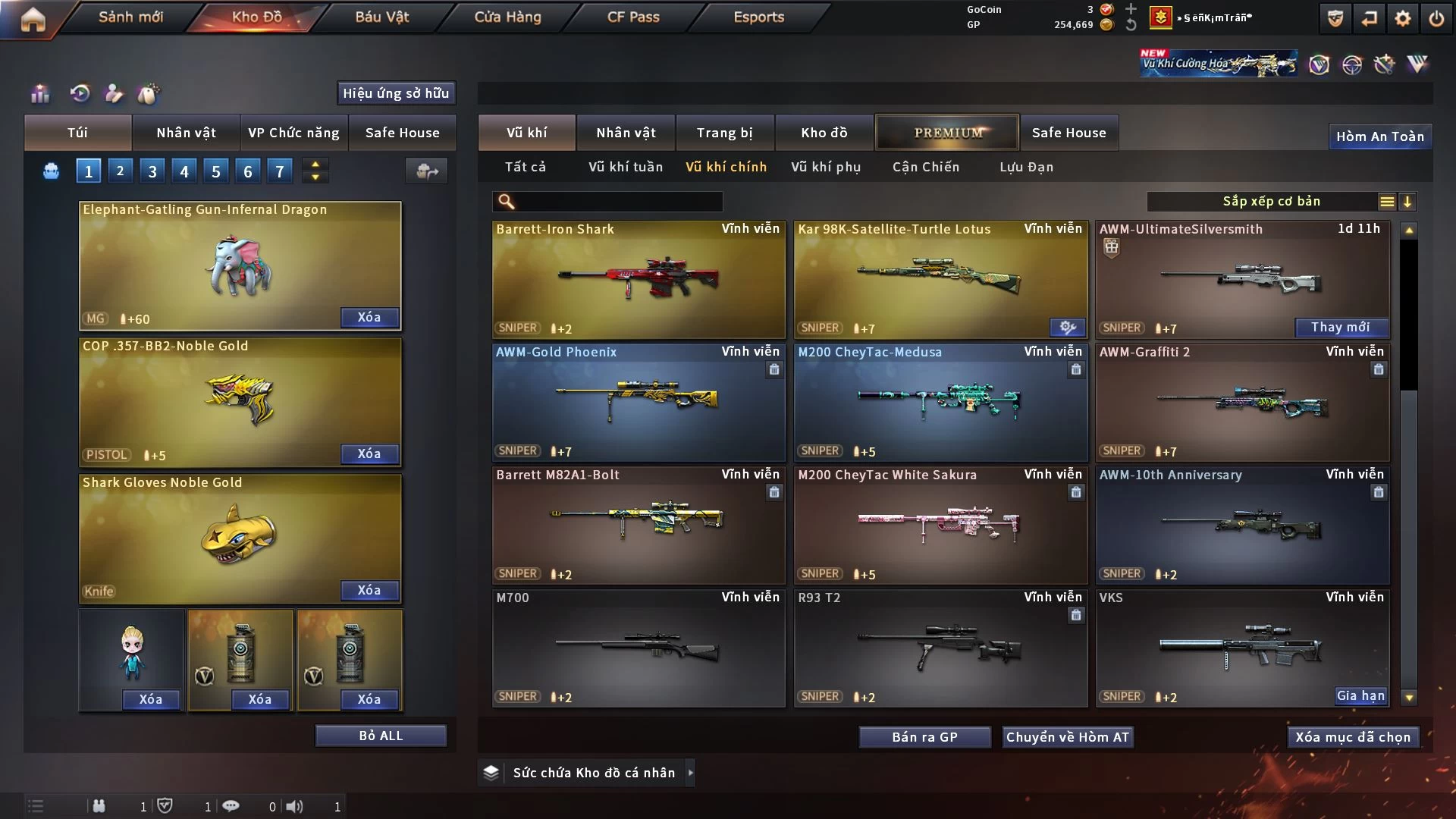Open the settings gear icon
1456x819 pixels.
click(1402, 18)
